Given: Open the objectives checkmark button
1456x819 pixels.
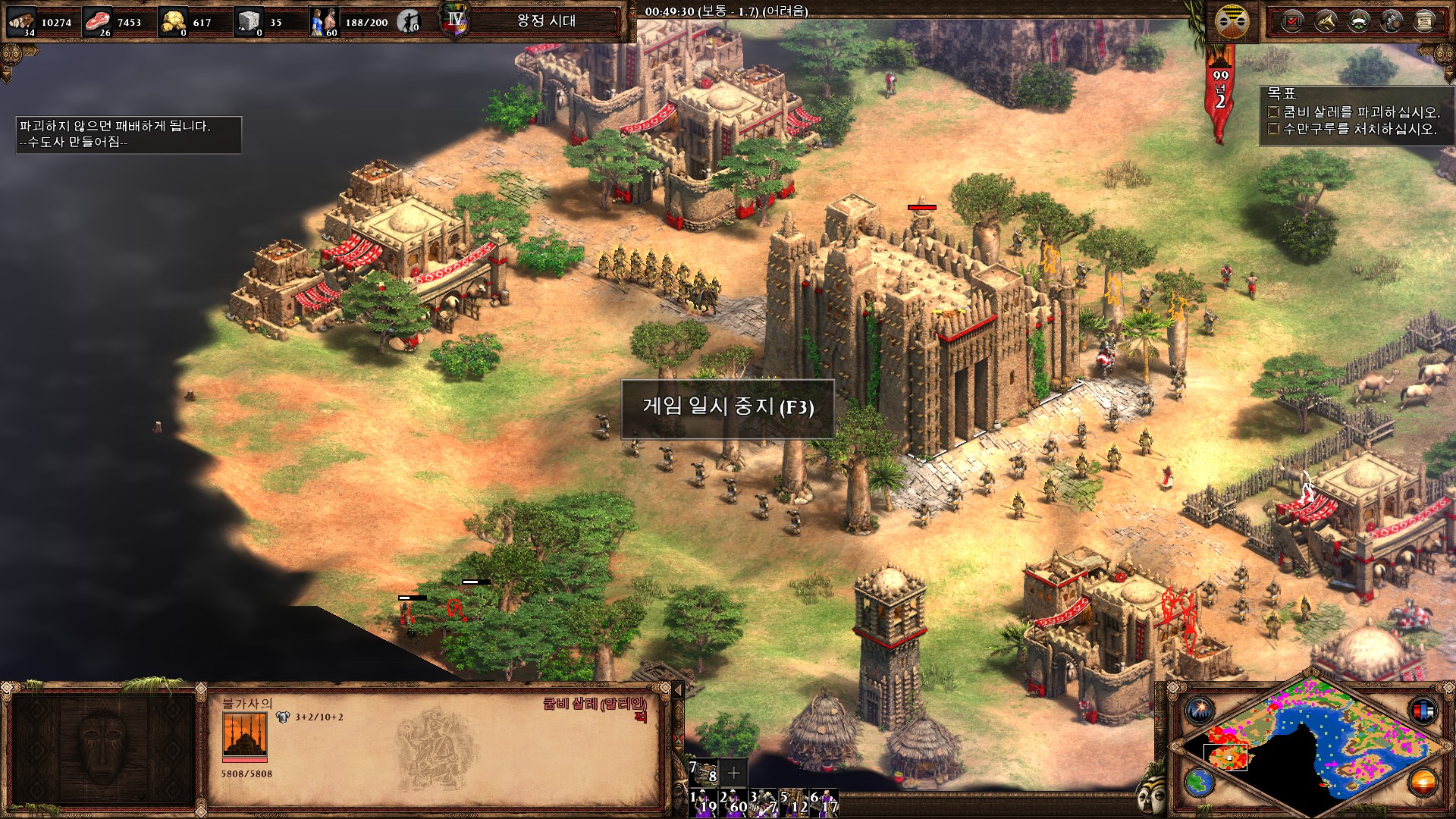Looking at the screenshot, I should point(1292,21).
